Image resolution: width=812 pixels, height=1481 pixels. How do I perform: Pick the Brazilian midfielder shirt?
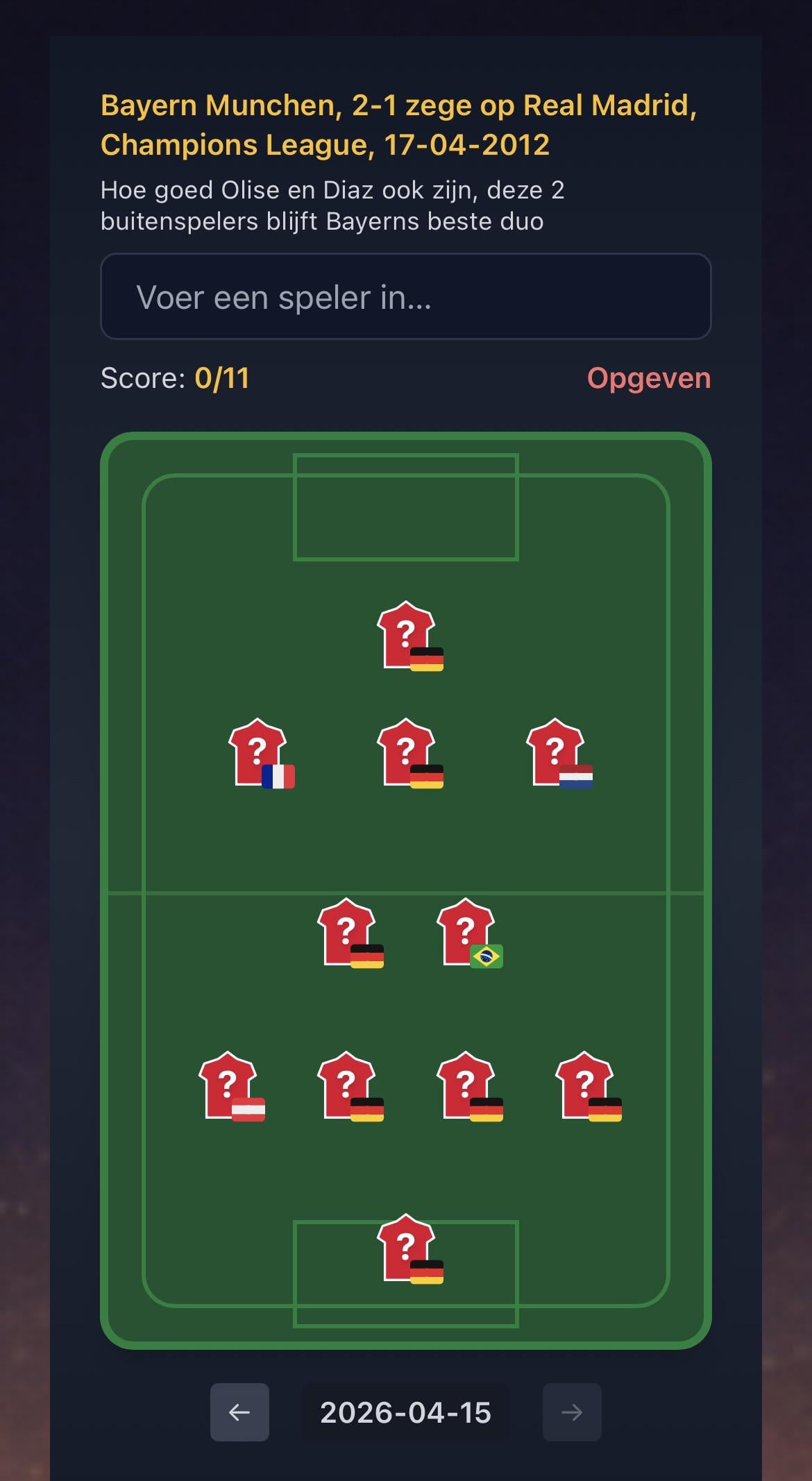click(466, 933)
